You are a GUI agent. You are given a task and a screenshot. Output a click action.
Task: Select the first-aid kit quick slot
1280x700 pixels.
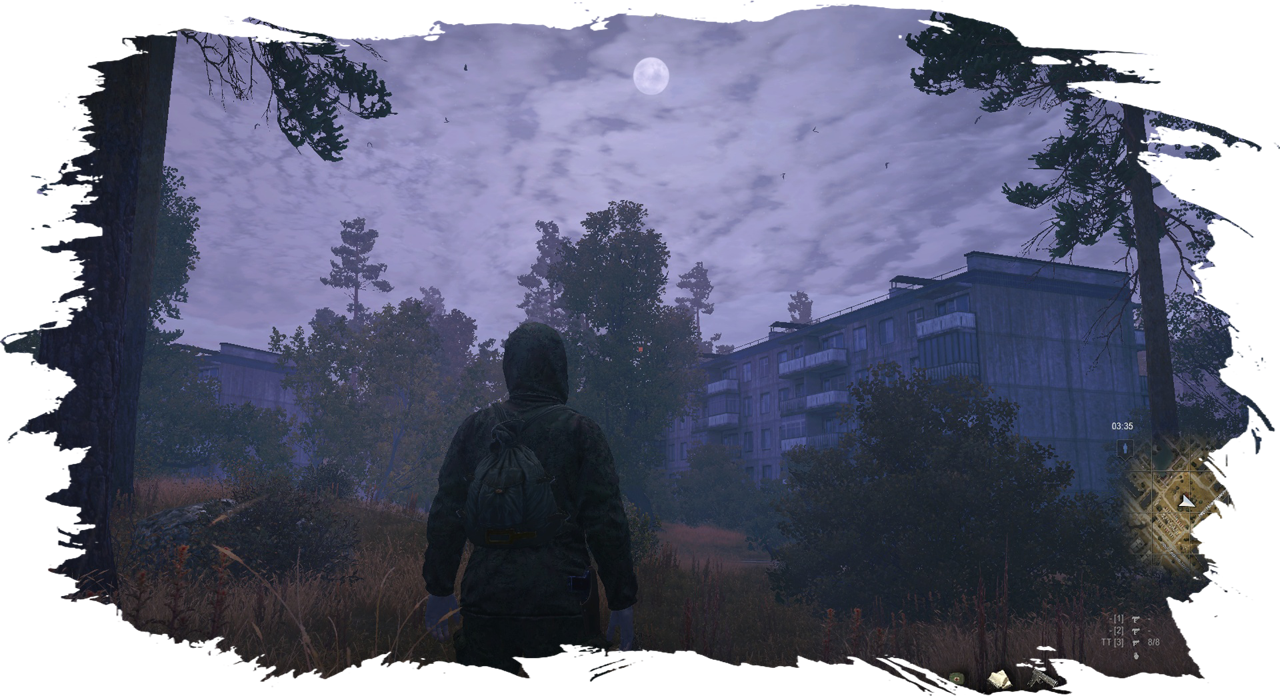tap(957, 679)
